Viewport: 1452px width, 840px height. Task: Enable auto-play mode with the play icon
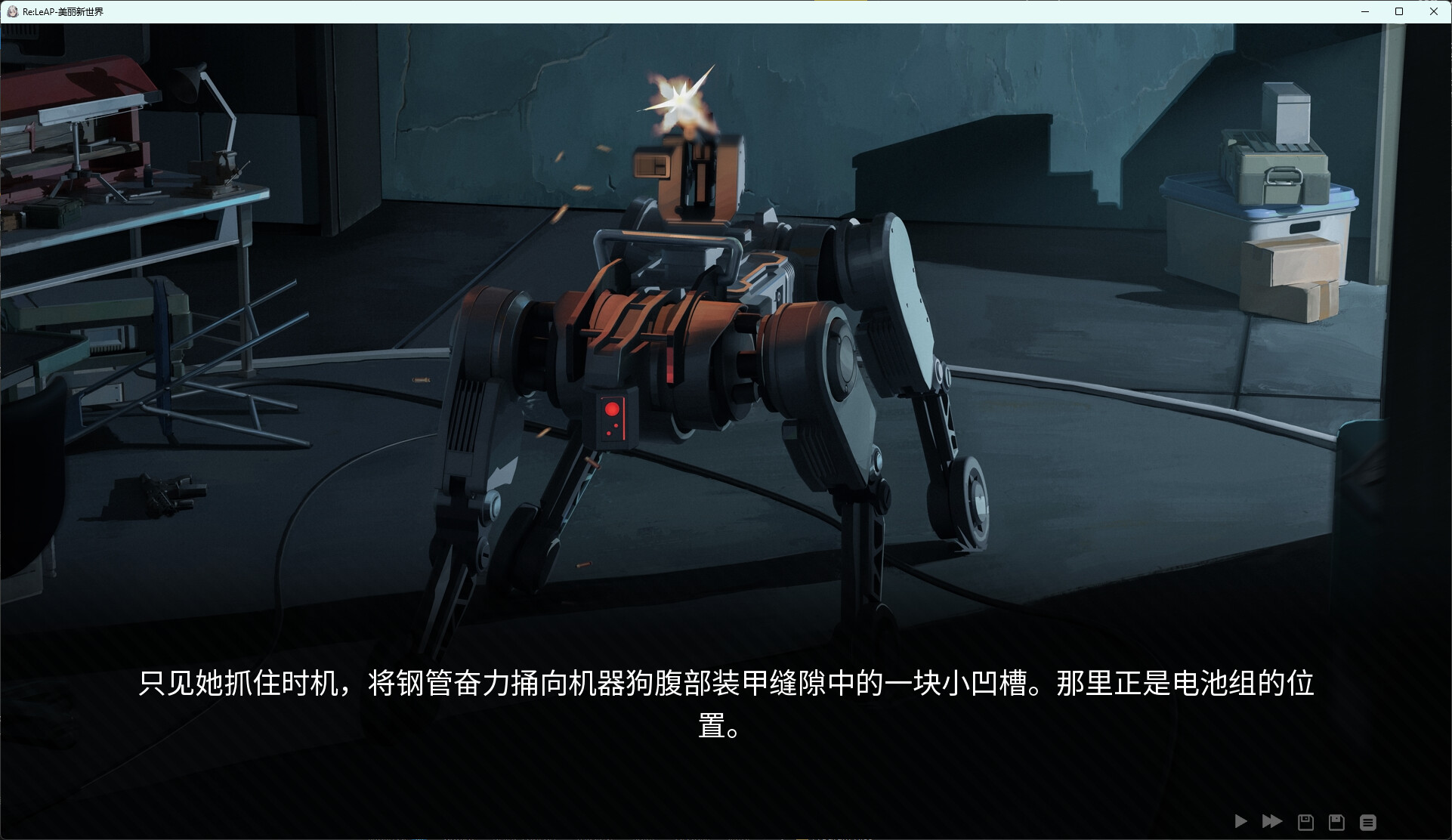pos(1240,822)
